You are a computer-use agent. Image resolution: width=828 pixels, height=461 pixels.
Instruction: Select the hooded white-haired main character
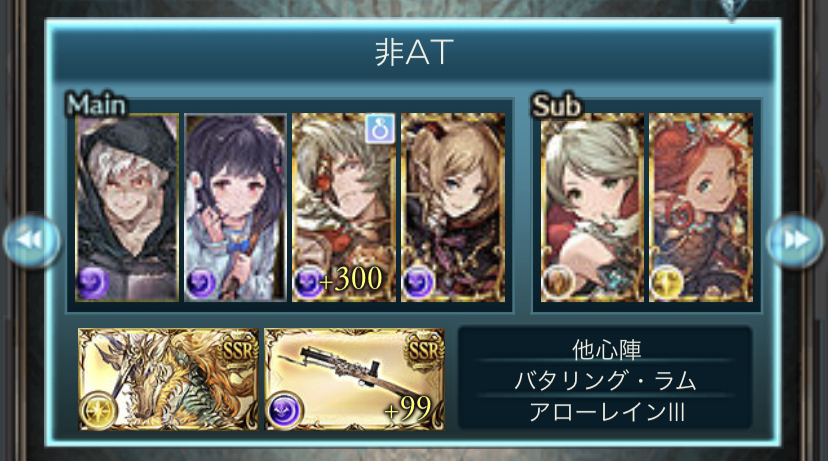pos(127,208)
